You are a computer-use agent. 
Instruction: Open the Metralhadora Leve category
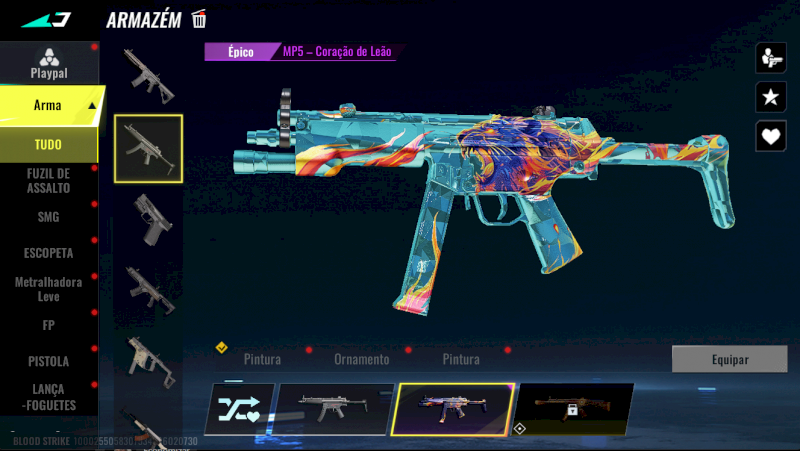pos(48,289)
